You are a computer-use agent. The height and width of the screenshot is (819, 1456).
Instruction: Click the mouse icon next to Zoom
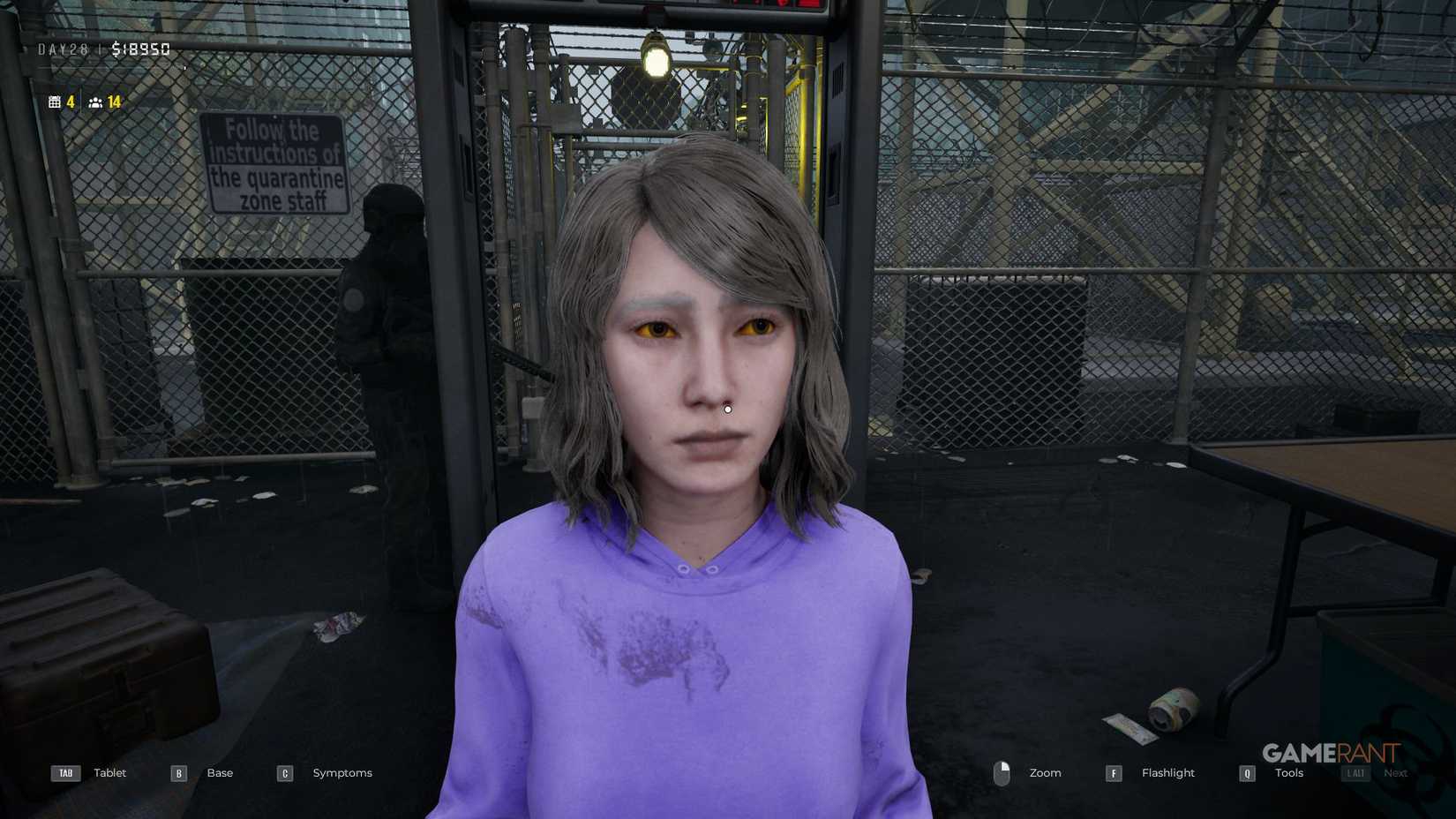[x=1003, y=772]
